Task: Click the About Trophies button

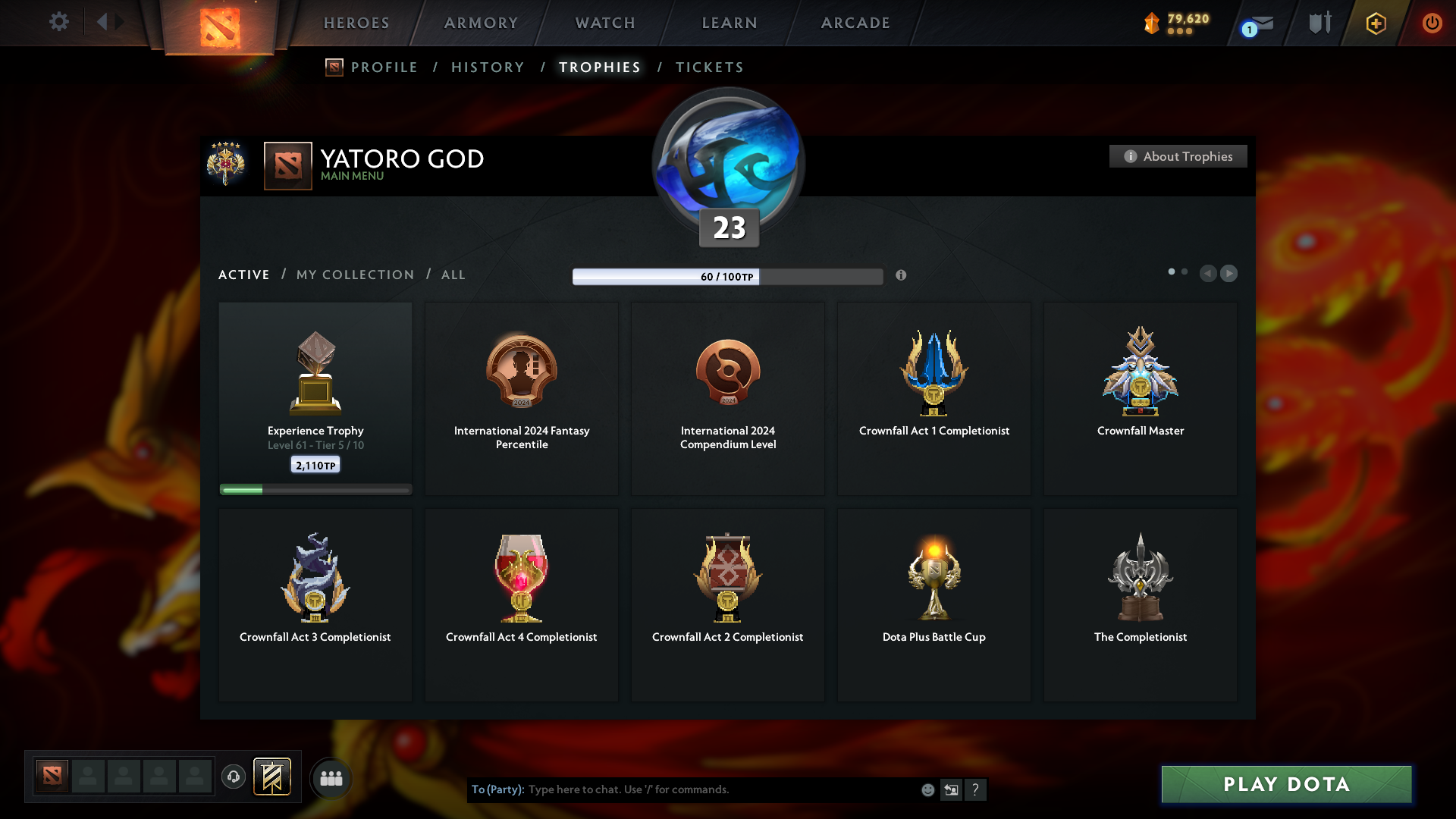Action: pos(1178,156)
